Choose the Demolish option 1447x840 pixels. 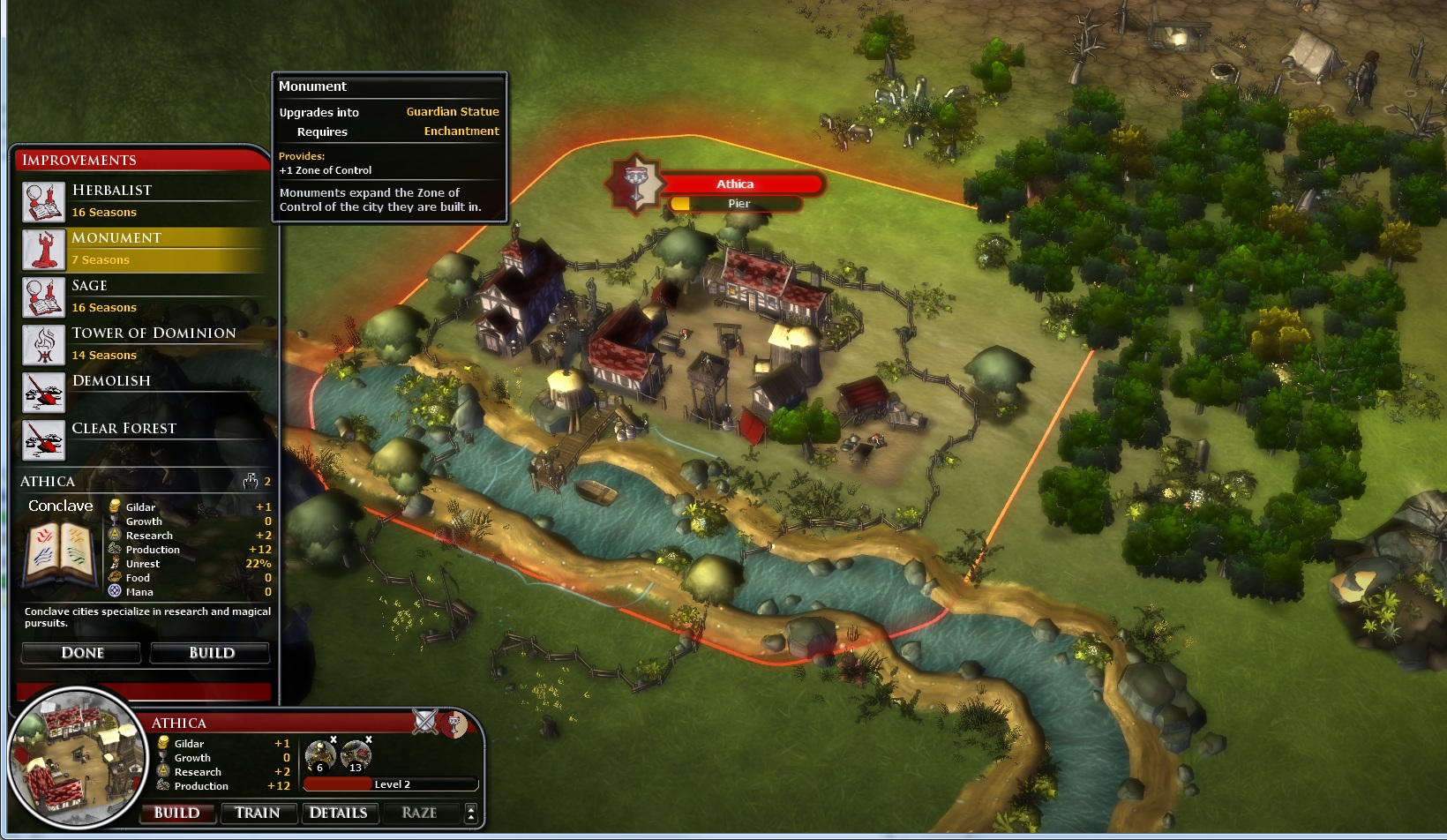coord(141,392)
